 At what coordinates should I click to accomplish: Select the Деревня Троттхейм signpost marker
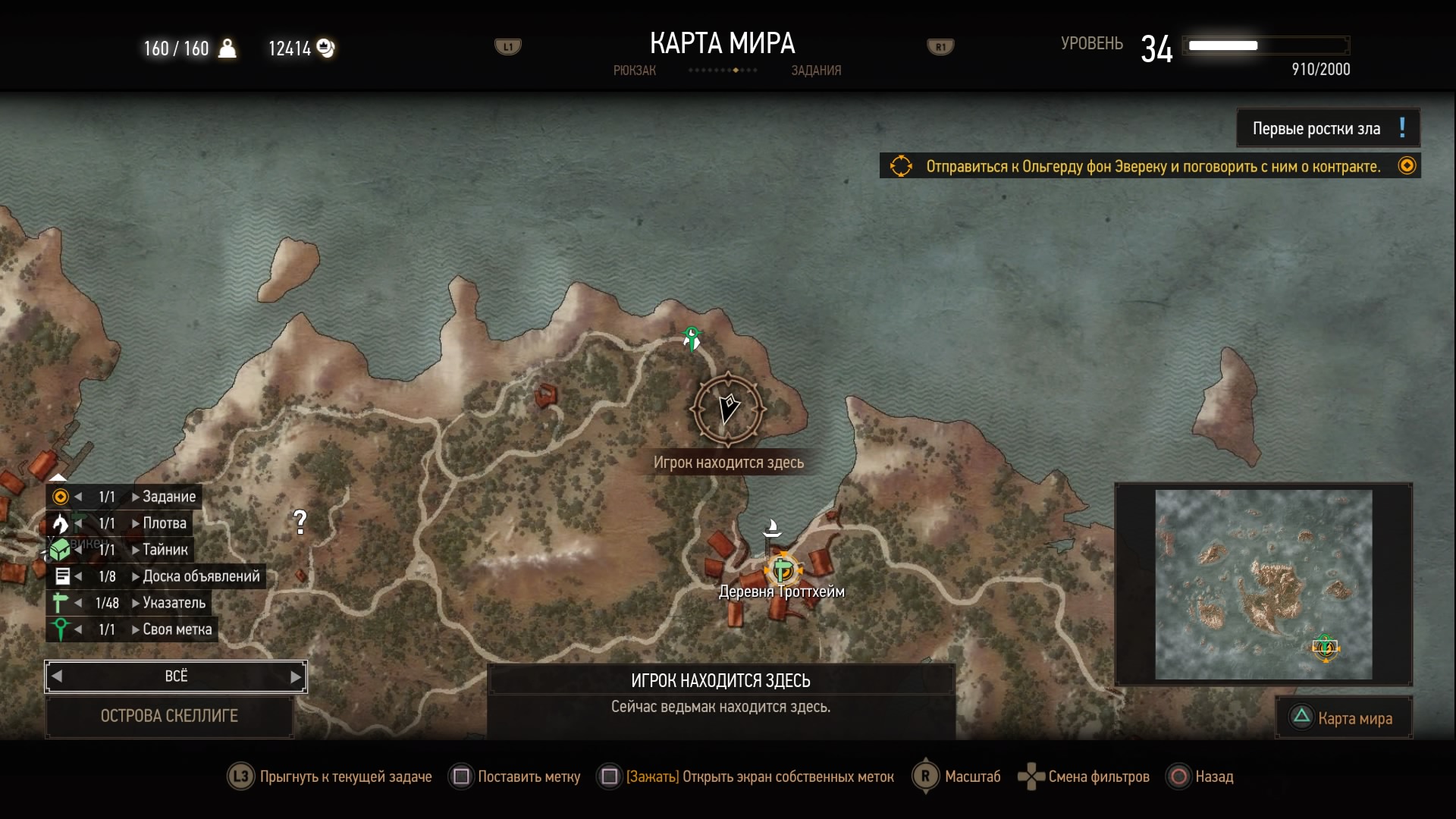pos(782,570)
